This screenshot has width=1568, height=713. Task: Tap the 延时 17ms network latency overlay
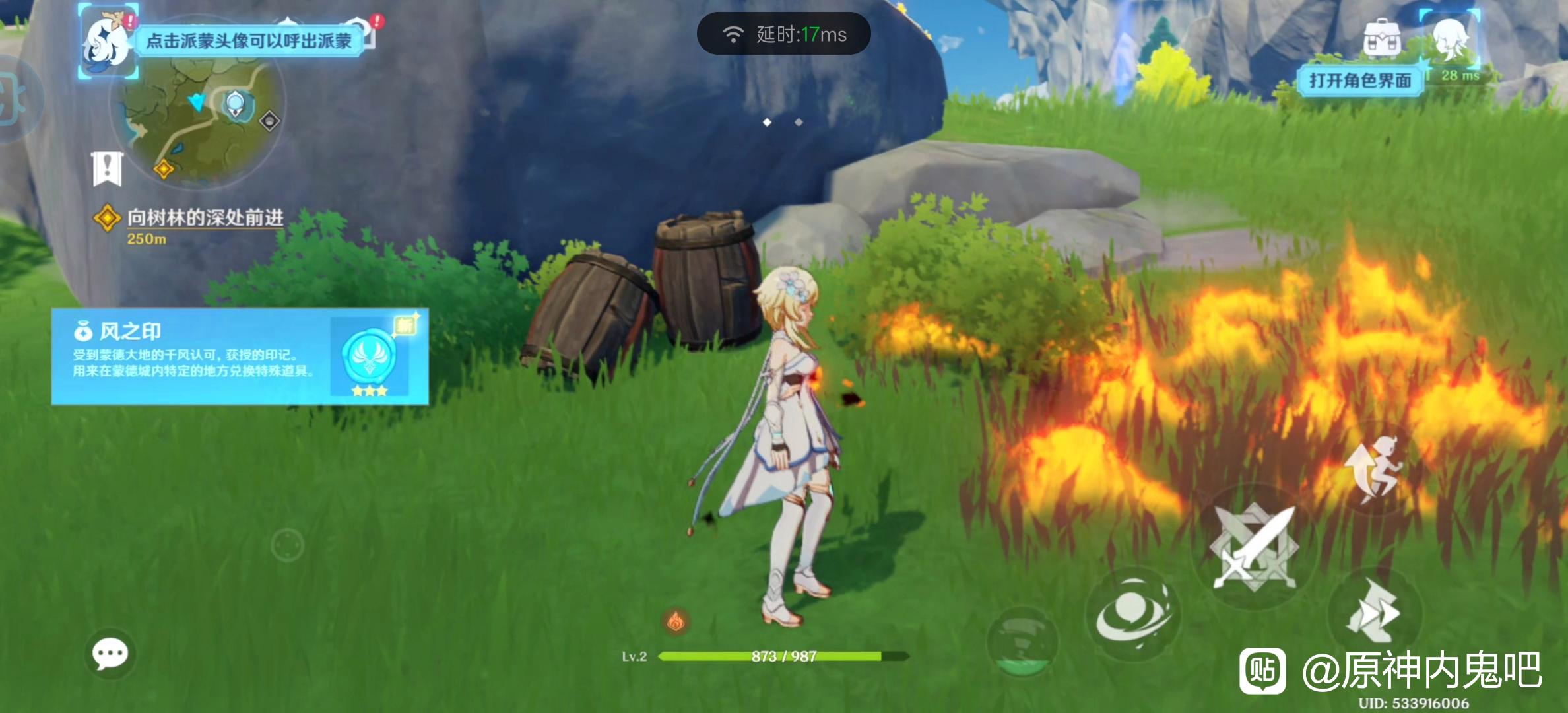[x=783, y=34]
